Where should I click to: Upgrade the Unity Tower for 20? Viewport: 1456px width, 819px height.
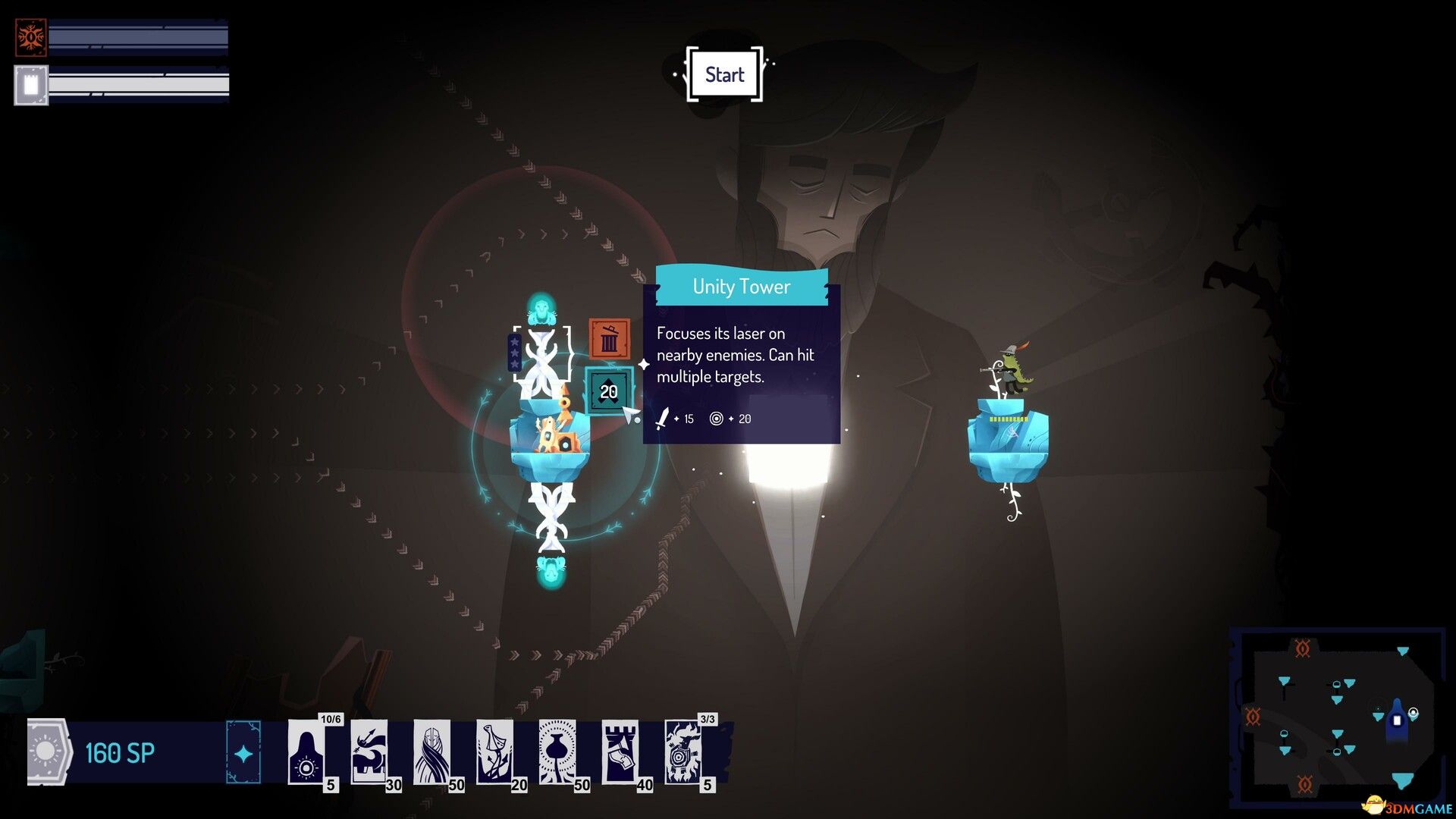tap(609, 391)
